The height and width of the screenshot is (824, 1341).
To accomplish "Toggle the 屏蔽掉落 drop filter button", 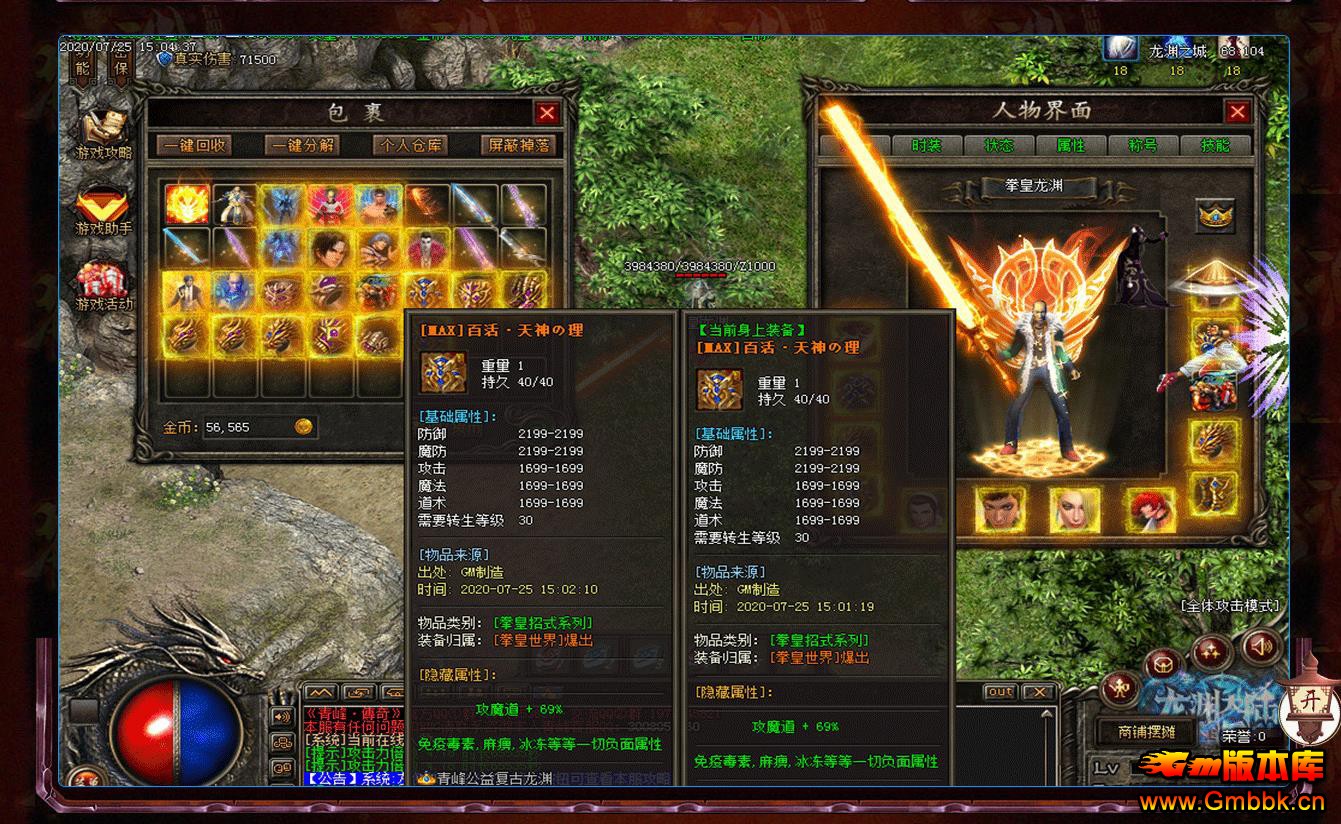I will [x=518, y=145].
